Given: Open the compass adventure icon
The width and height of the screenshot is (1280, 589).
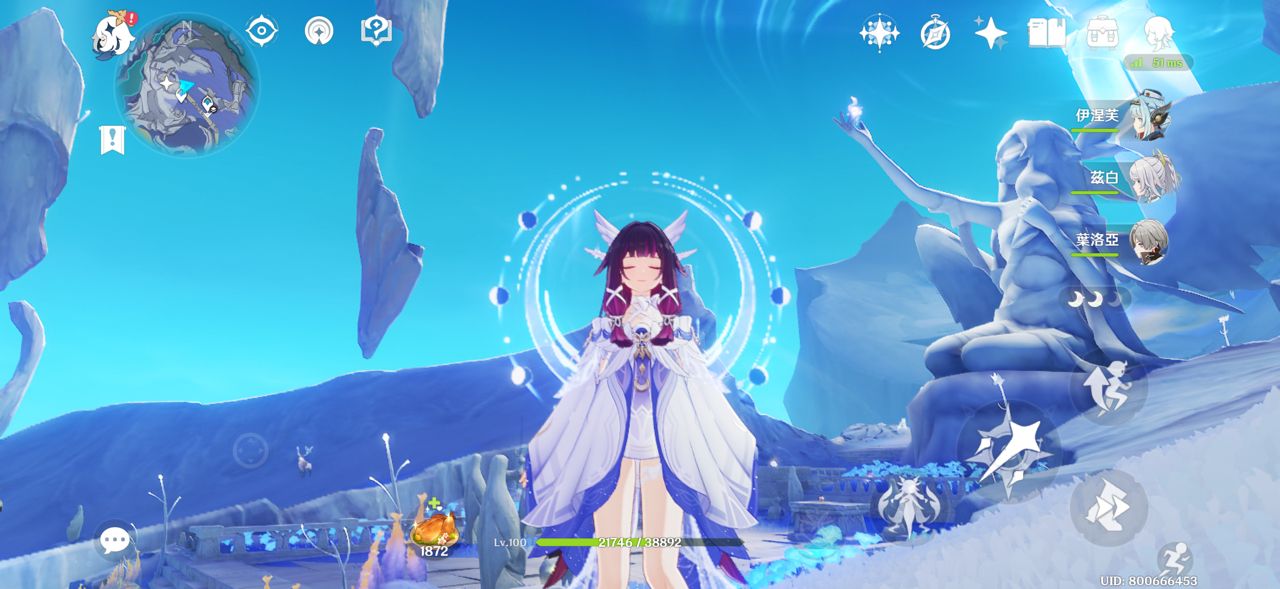Looking at the screenshot, I should [x=935, y=33].
